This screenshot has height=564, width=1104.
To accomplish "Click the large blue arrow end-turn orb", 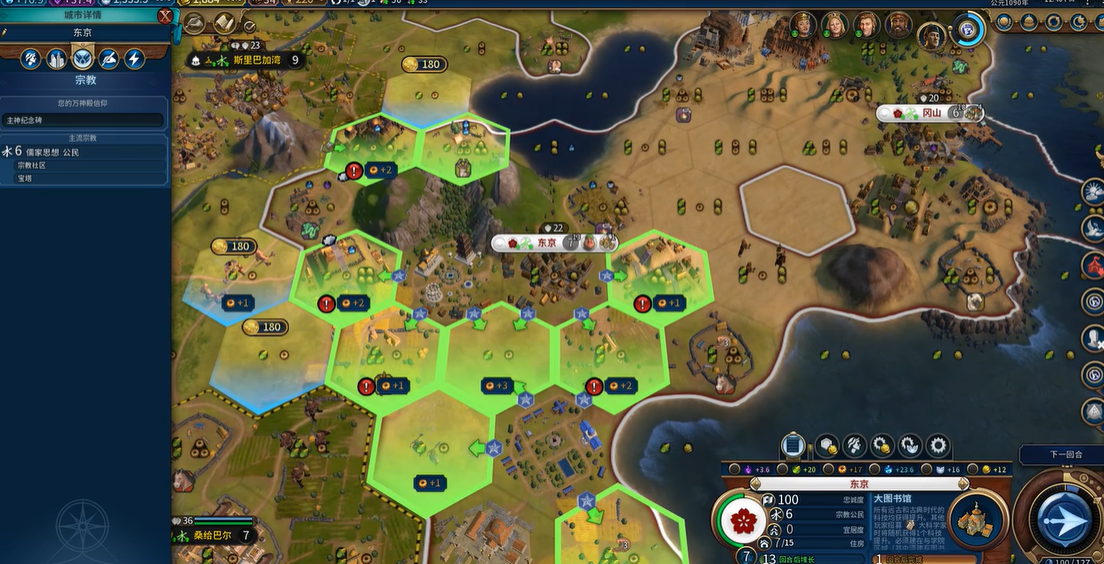I will (1064, 522).
